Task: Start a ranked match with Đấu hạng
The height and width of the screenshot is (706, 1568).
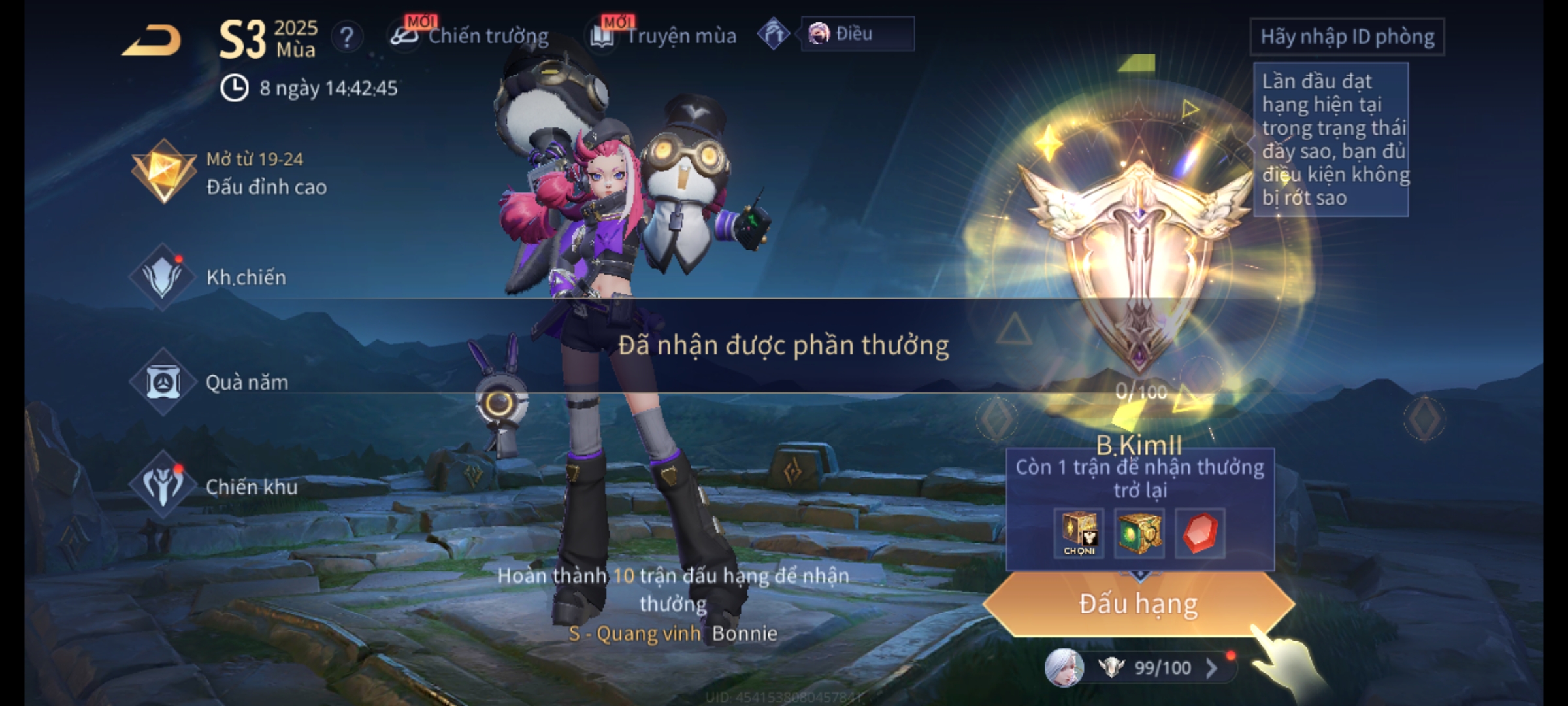Action: coord(1138,604)
